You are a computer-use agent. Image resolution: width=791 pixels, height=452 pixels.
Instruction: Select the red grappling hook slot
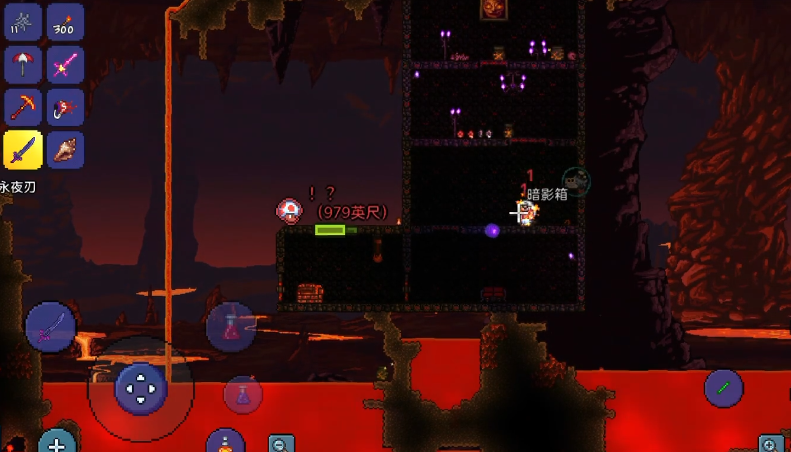coord(65,108)
